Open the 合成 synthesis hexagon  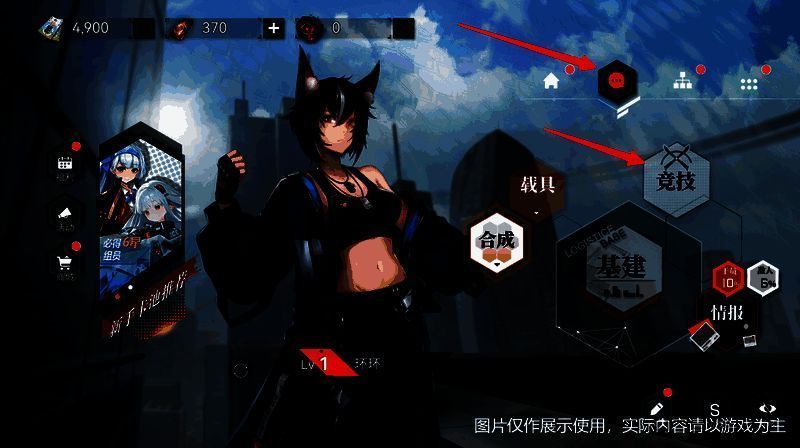point(497,243)
